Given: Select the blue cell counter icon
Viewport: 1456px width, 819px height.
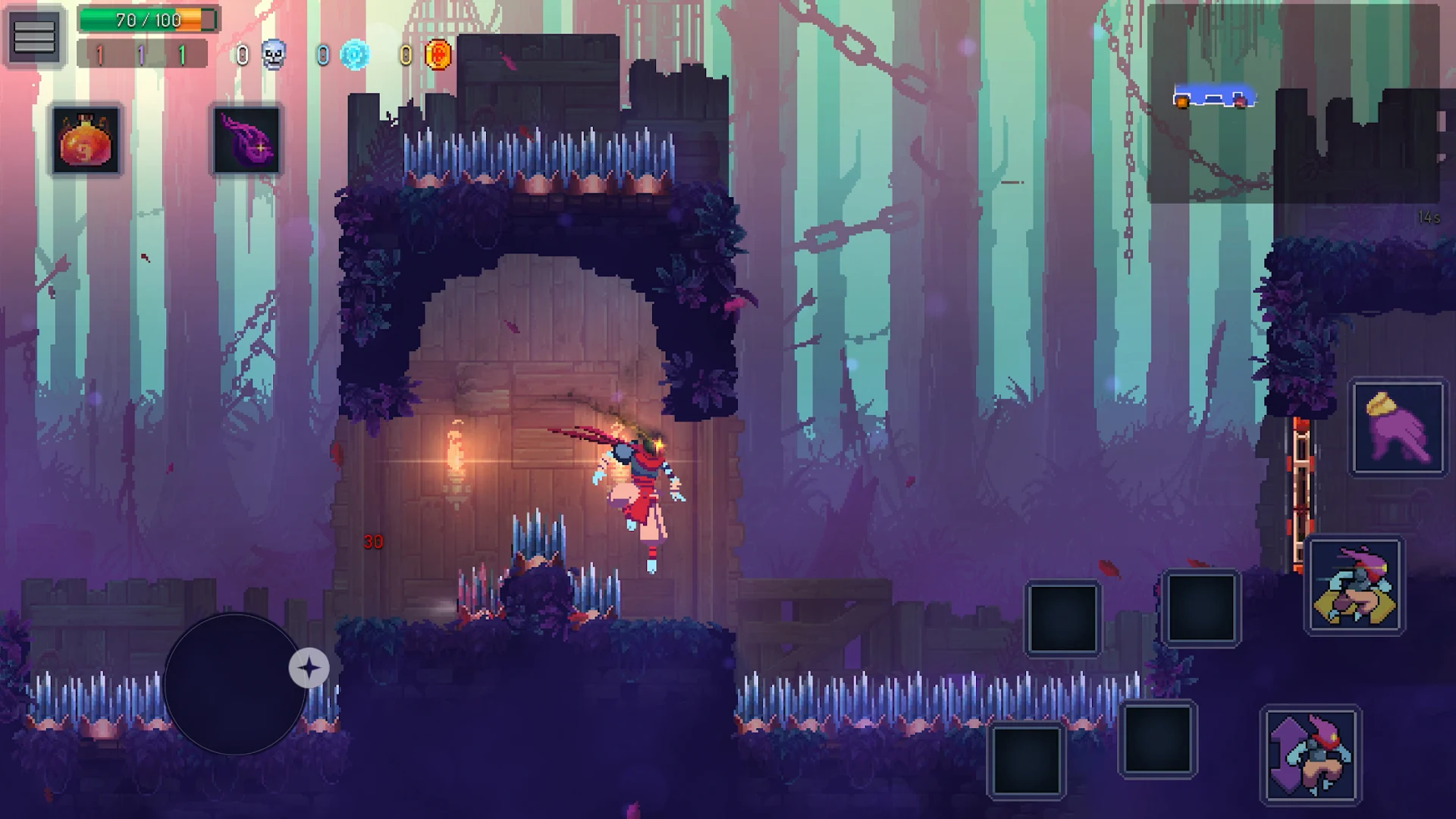Looking at the screenshot, I should (x=356, y=54).
